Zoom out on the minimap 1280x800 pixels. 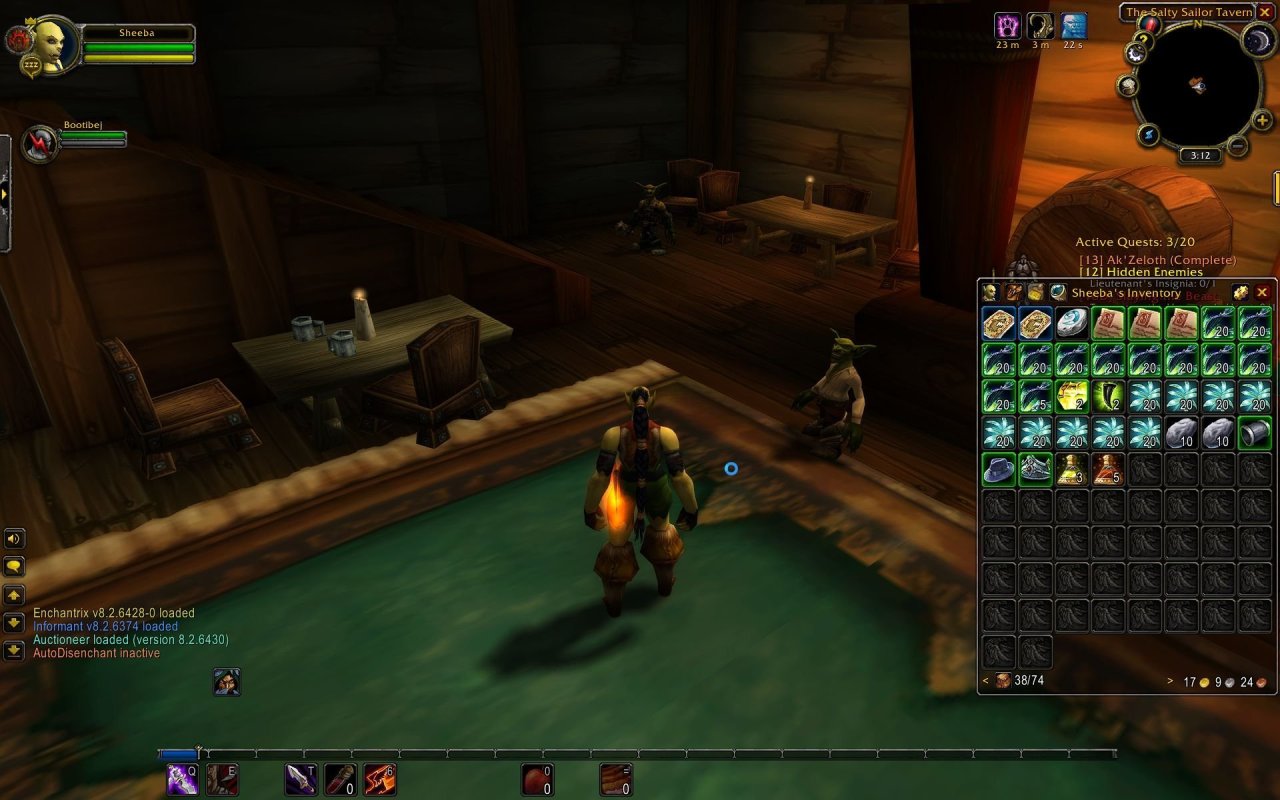[x=1237, y=146]
